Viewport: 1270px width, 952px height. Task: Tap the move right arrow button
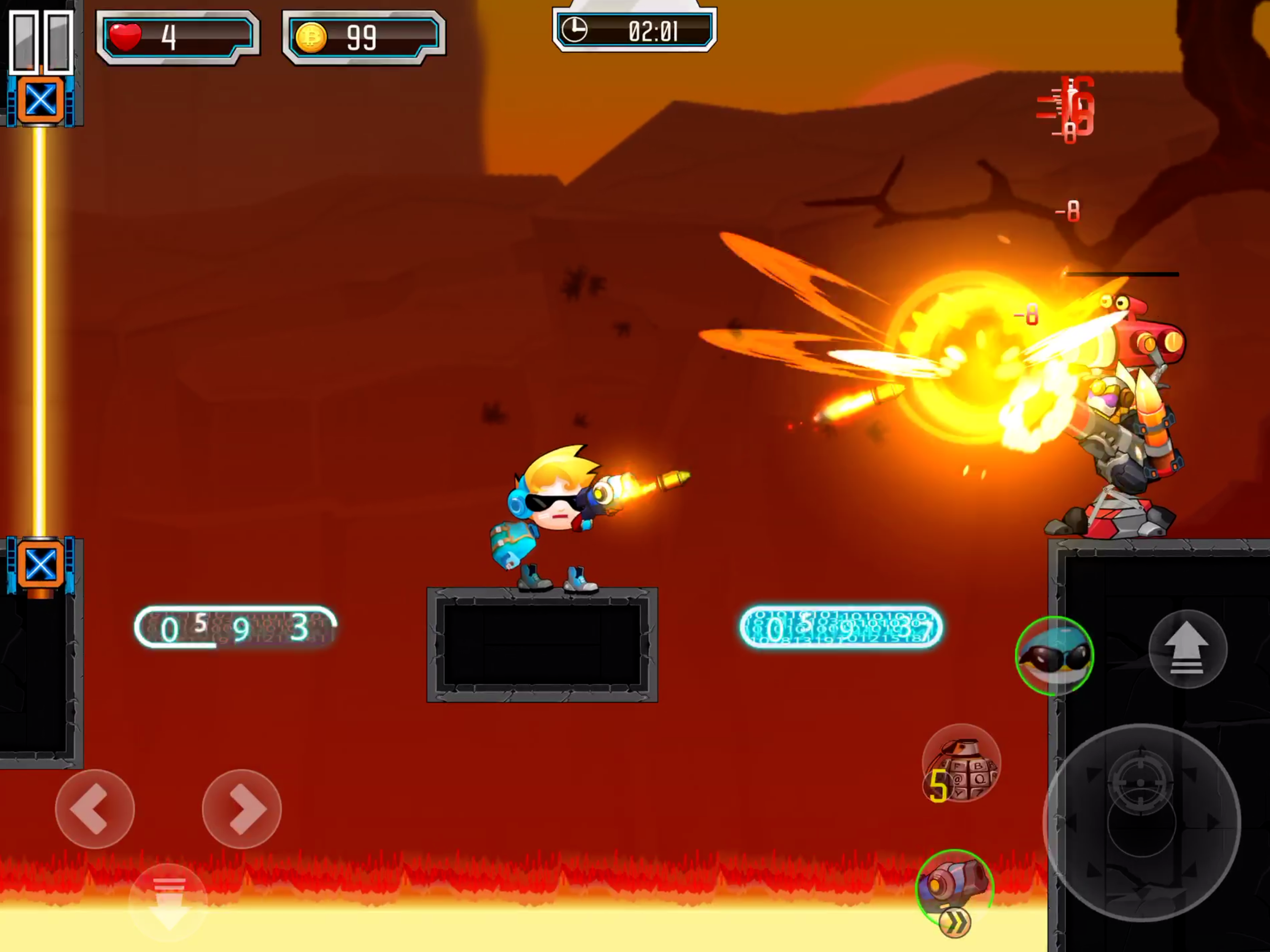tap(242, 808)
